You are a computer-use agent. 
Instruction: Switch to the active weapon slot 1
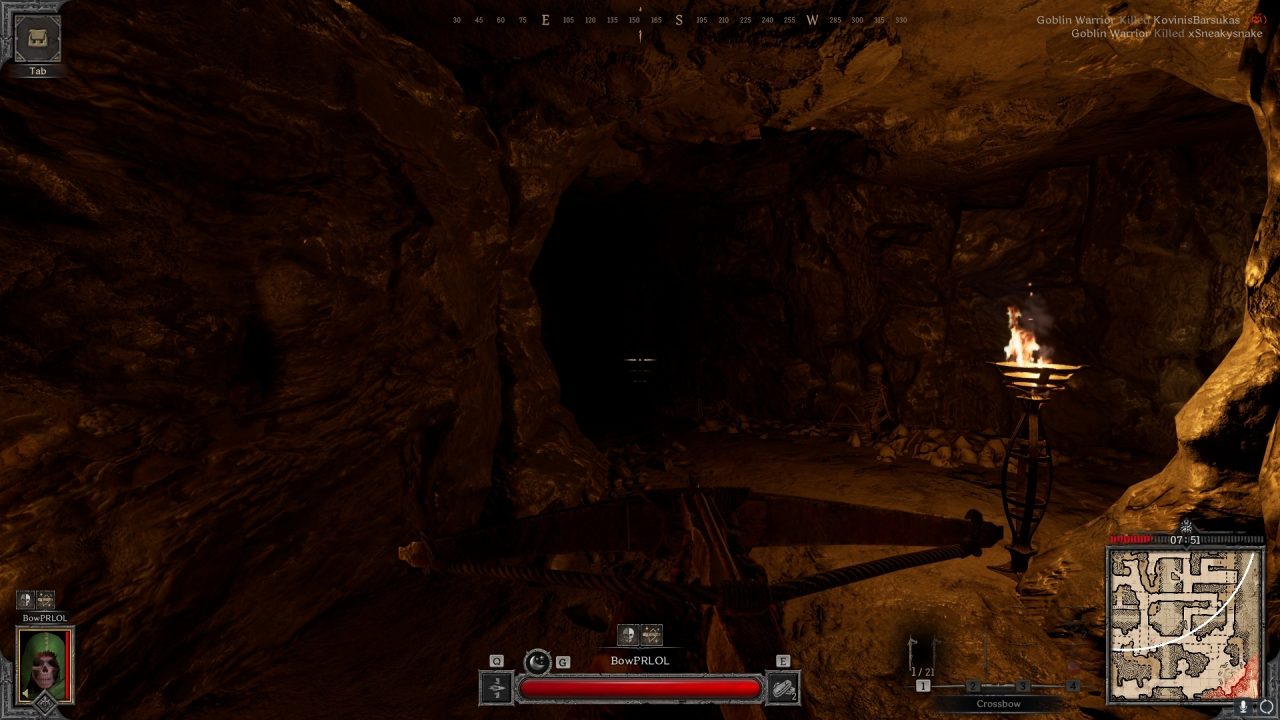[x=922, y=685]
